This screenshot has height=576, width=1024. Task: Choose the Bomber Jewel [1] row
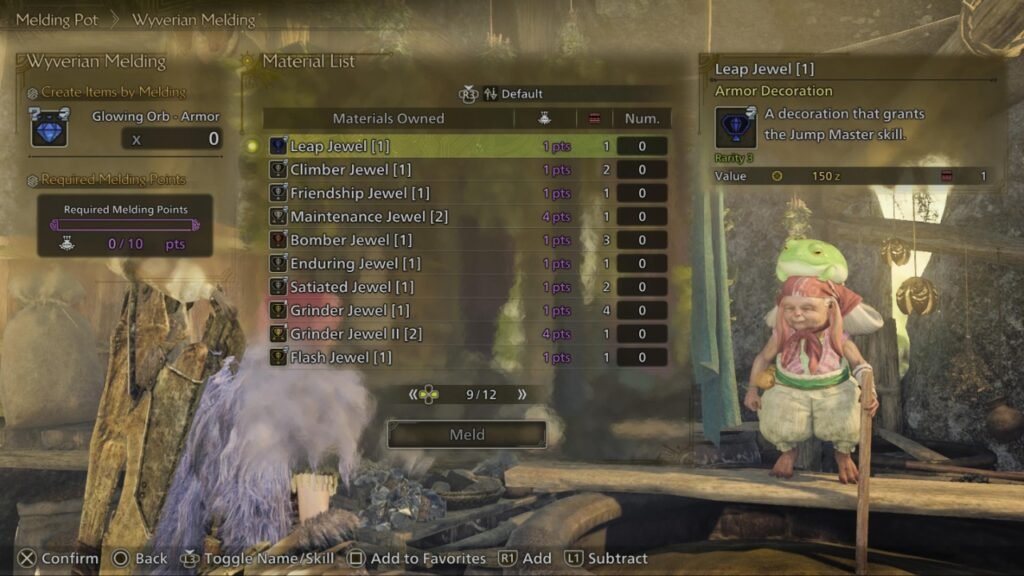350,240
